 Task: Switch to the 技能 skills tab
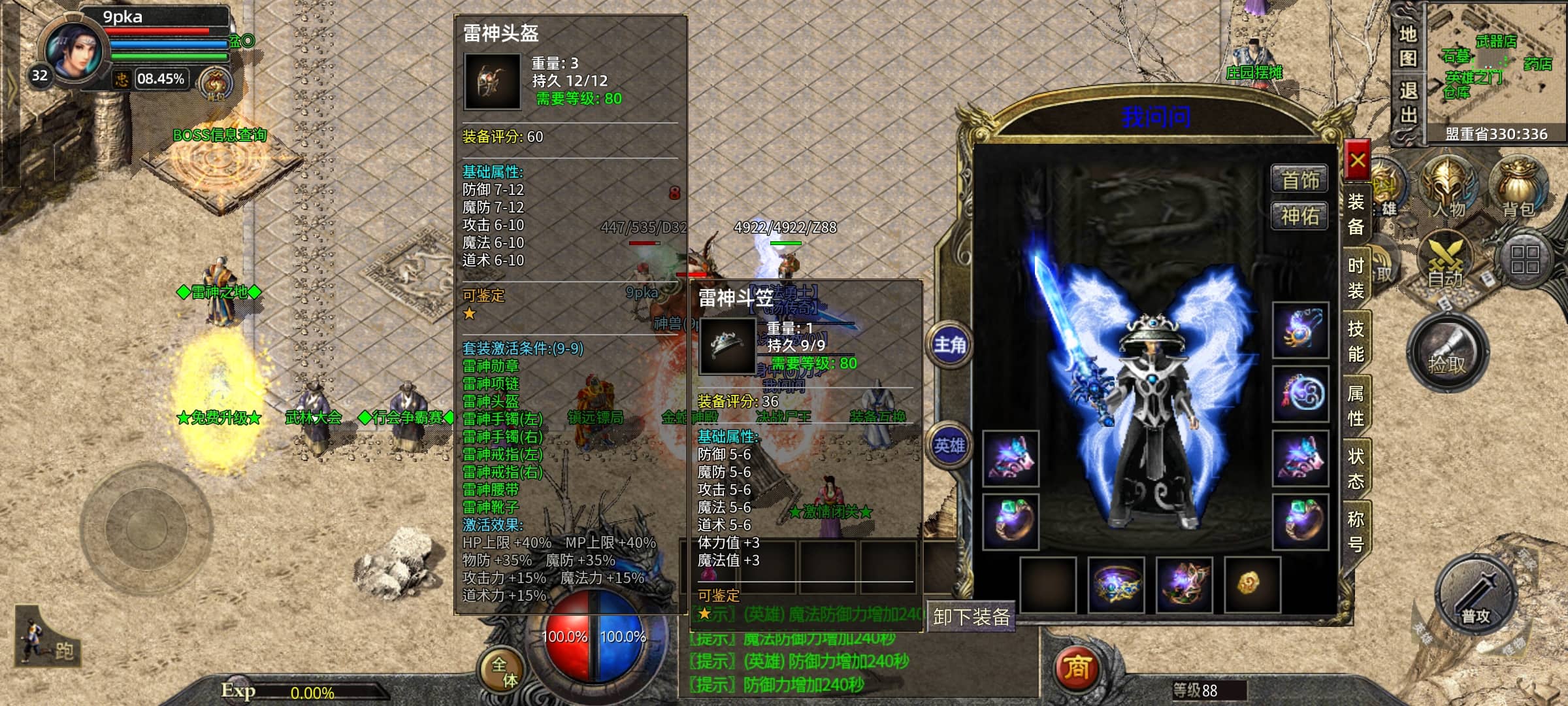pos(1356,341)
